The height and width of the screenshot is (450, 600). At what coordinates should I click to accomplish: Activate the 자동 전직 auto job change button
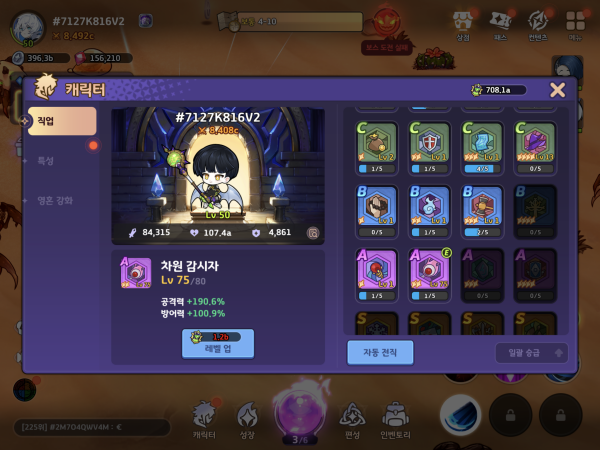[x=380, y=352]
